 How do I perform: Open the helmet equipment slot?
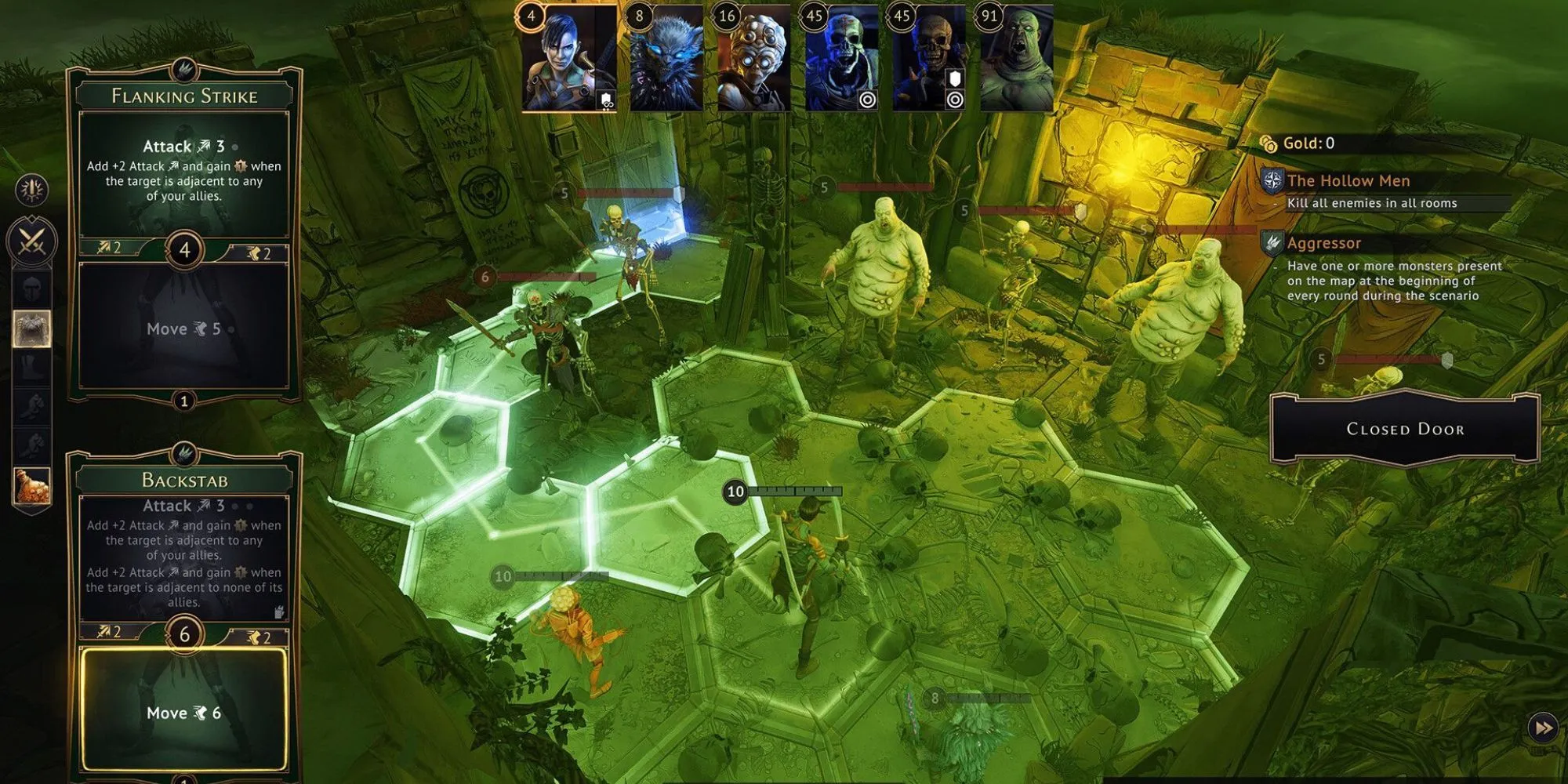coord(30,290)
